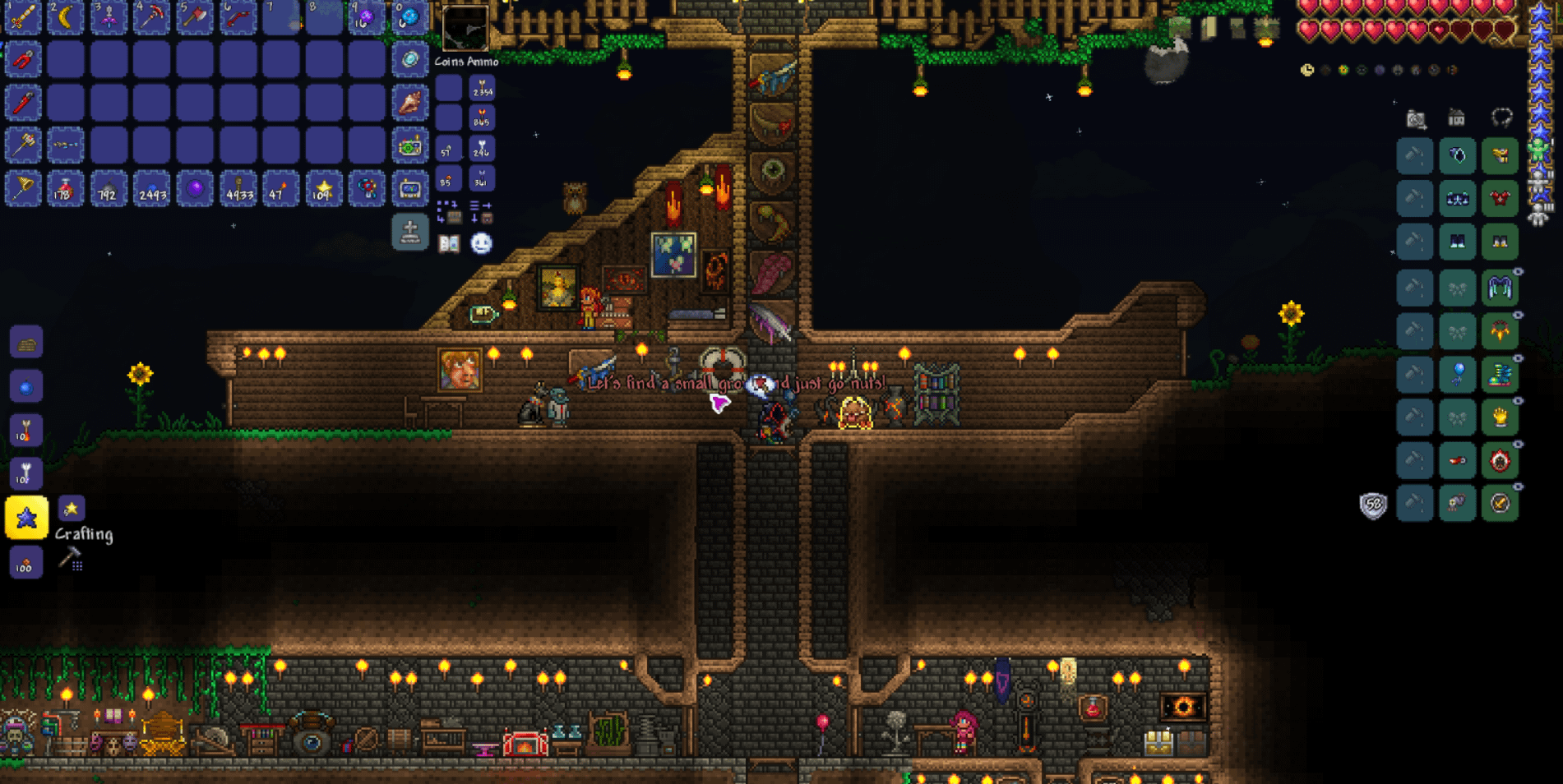Select the red pickaxe in hotbar slot 4

[151, 16]
